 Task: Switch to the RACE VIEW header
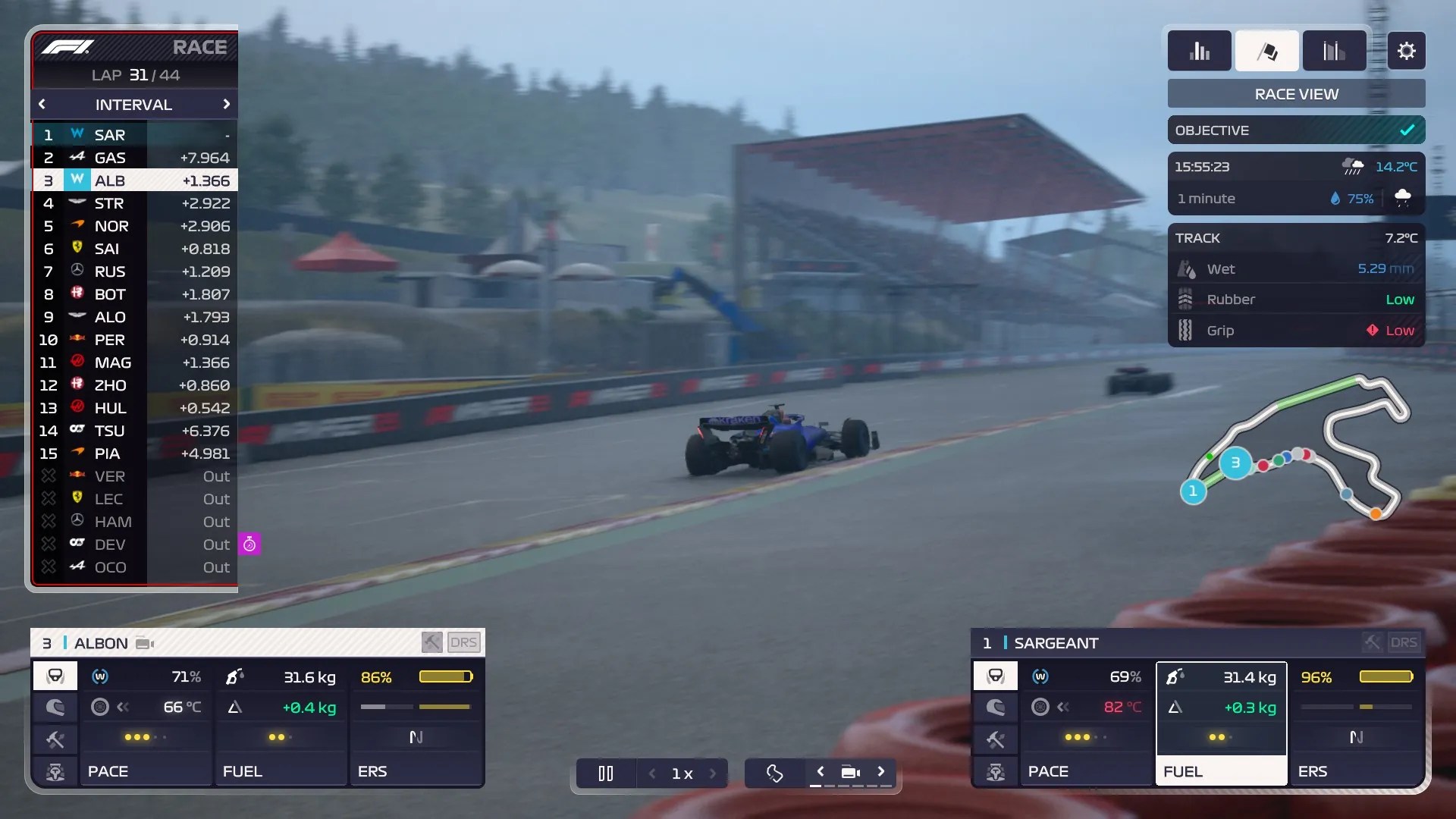[x=1295, y=93]
